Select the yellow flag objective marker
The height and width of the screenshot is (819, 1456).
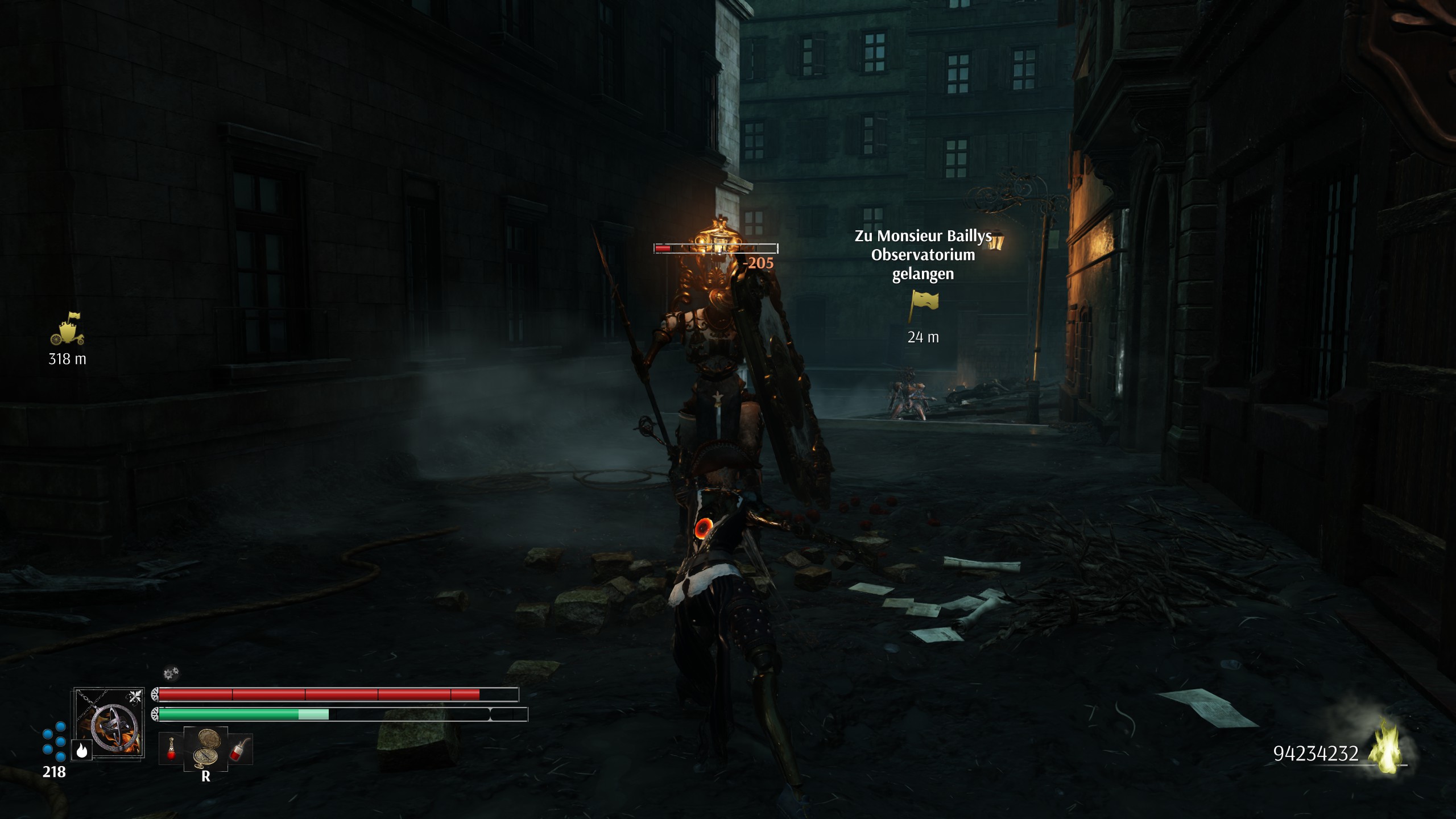[924, 304]
